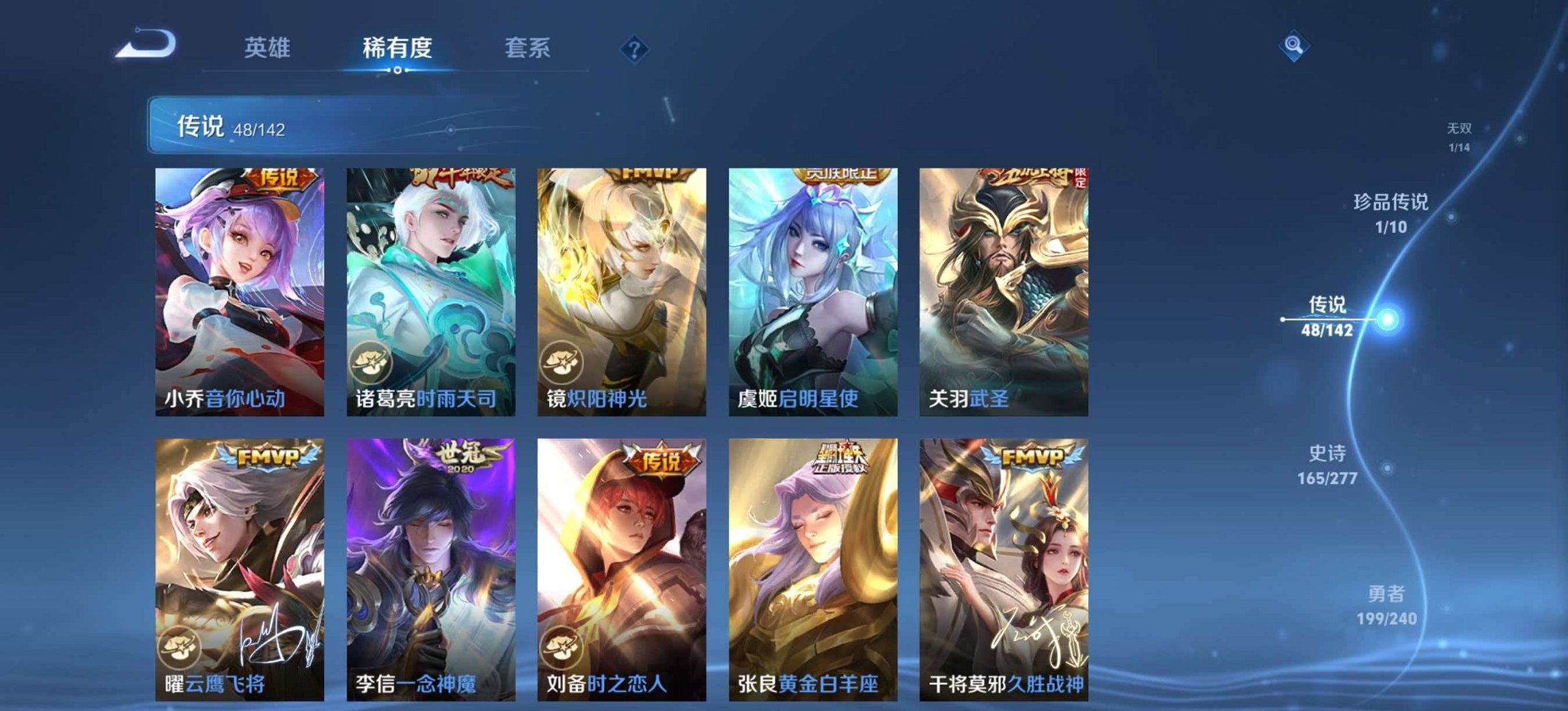
Task: Open the help icon beside the tabs
Action: tap(633, 49)
